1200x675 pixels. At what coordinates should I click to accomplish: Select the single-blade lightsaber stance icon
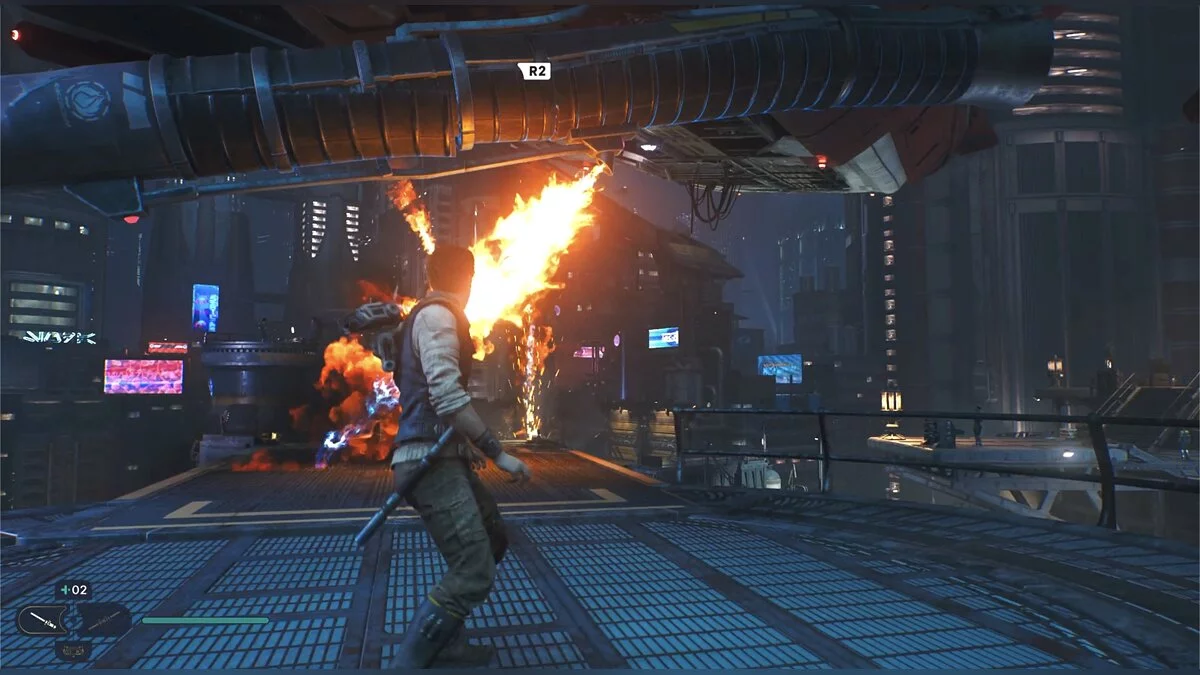[x=42, y=620]
